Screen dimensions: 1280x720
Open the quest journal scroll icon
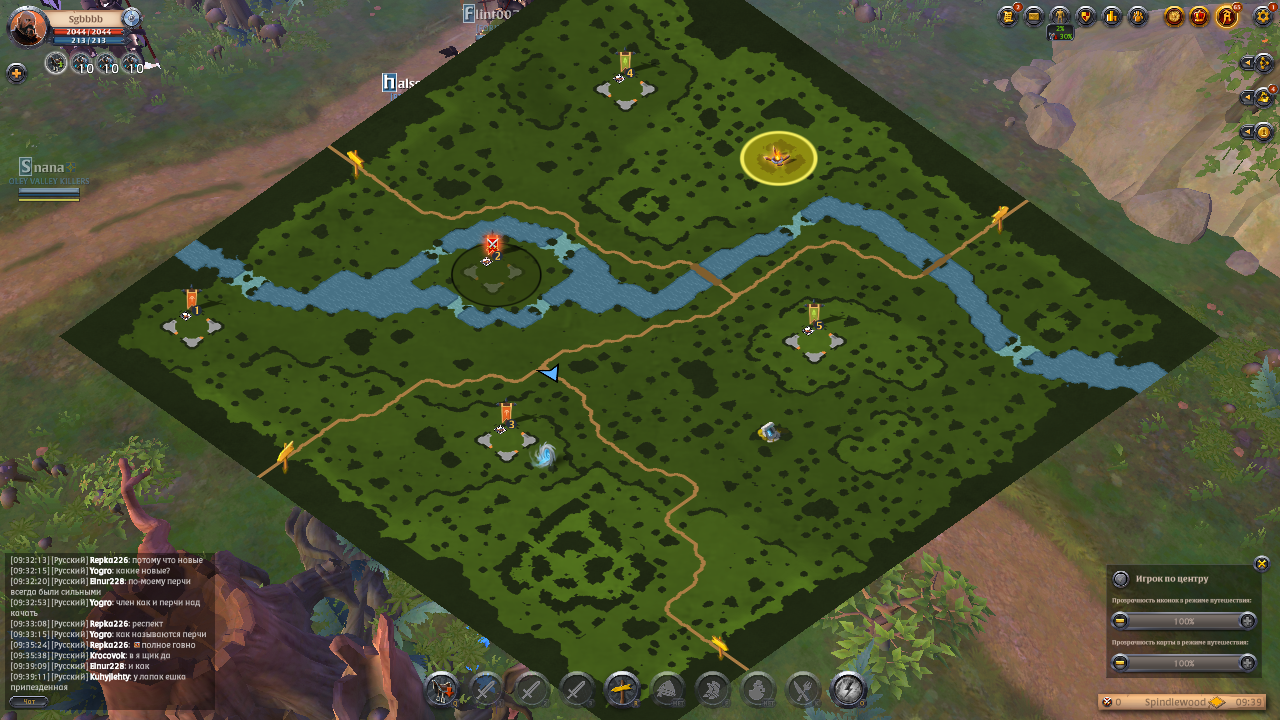[x=1008, y=16]
